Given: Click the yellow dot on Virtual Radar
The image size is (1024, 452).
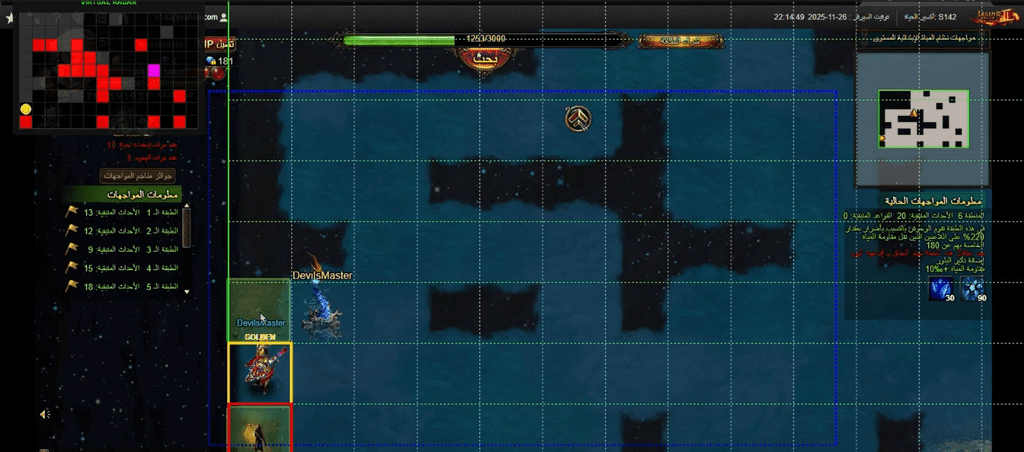Looking at the screenshot, I should click(x=25, y=109).
